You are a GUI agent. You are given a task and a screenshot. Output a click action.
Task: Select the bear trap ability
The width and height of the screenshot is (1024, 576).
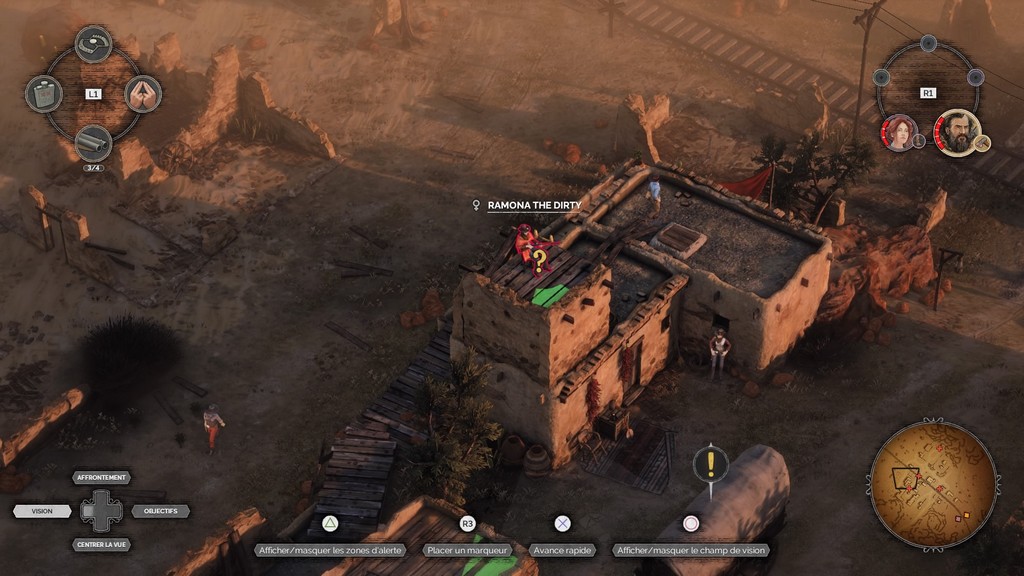[x=93, y=43]
